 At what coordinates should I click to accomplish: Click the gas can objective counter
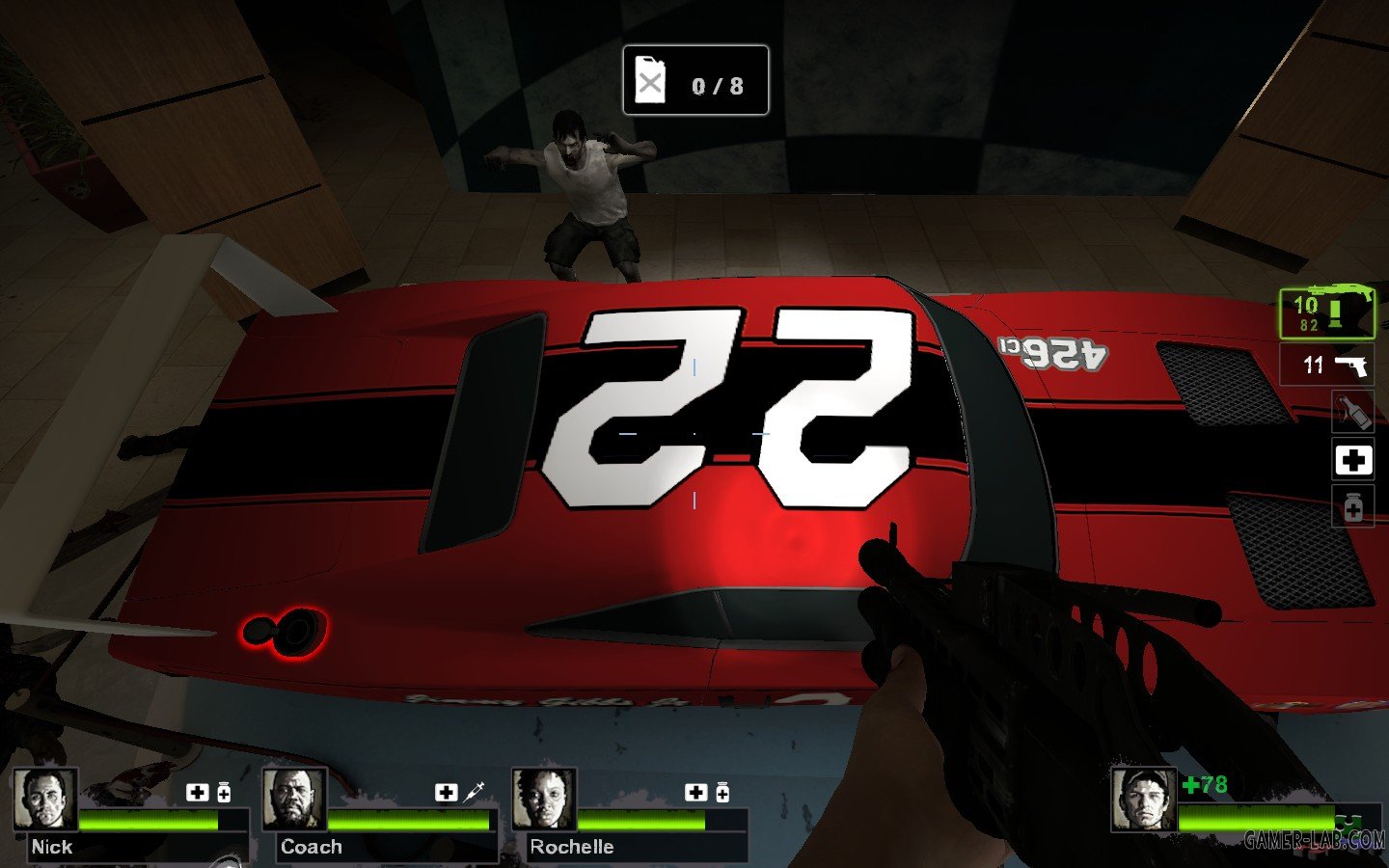point(695,81)
